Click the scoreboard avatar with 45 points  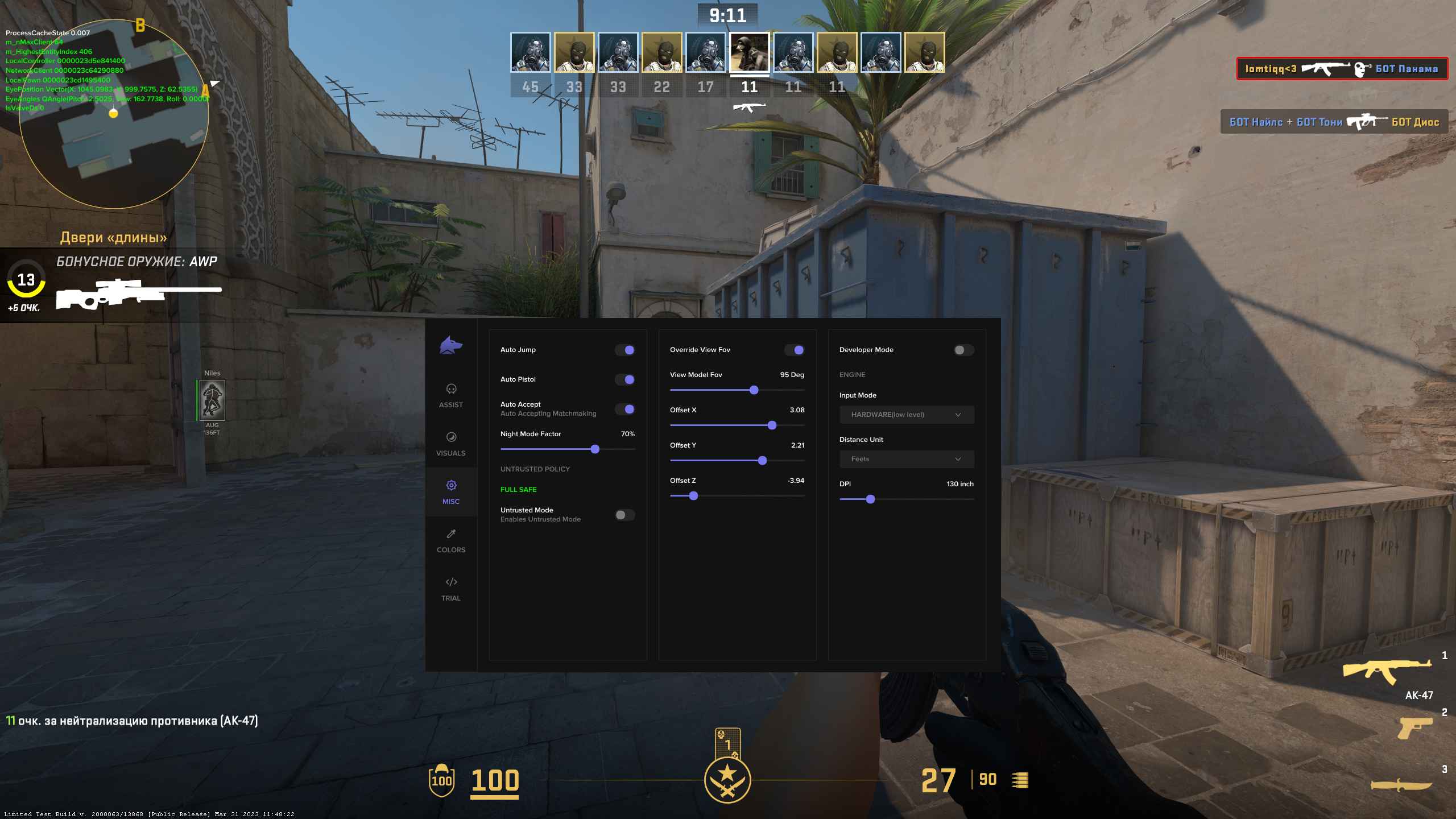click(531, 52)
